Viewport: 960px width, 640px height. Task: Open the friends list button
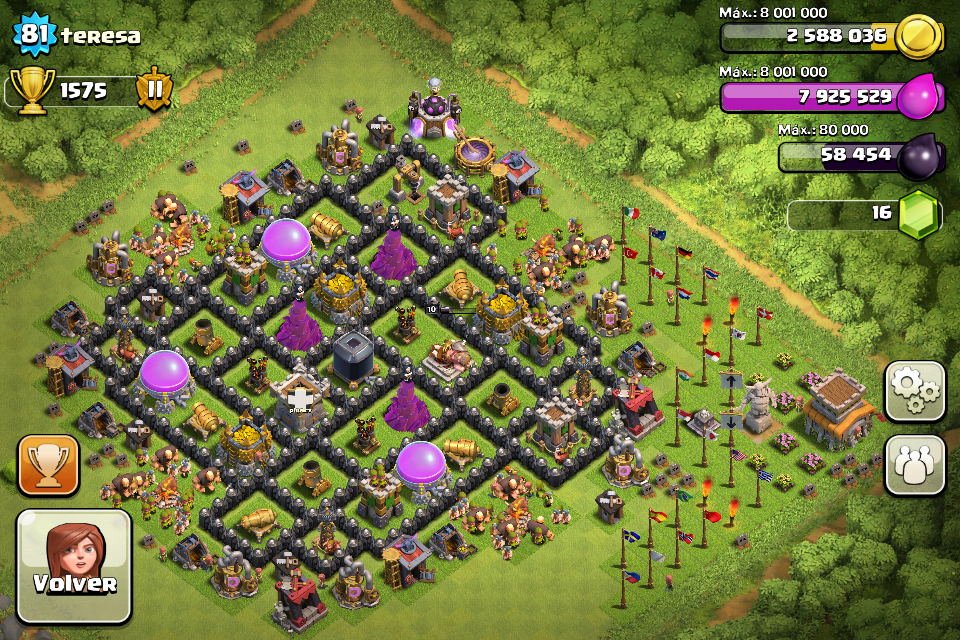coord(915,465)
